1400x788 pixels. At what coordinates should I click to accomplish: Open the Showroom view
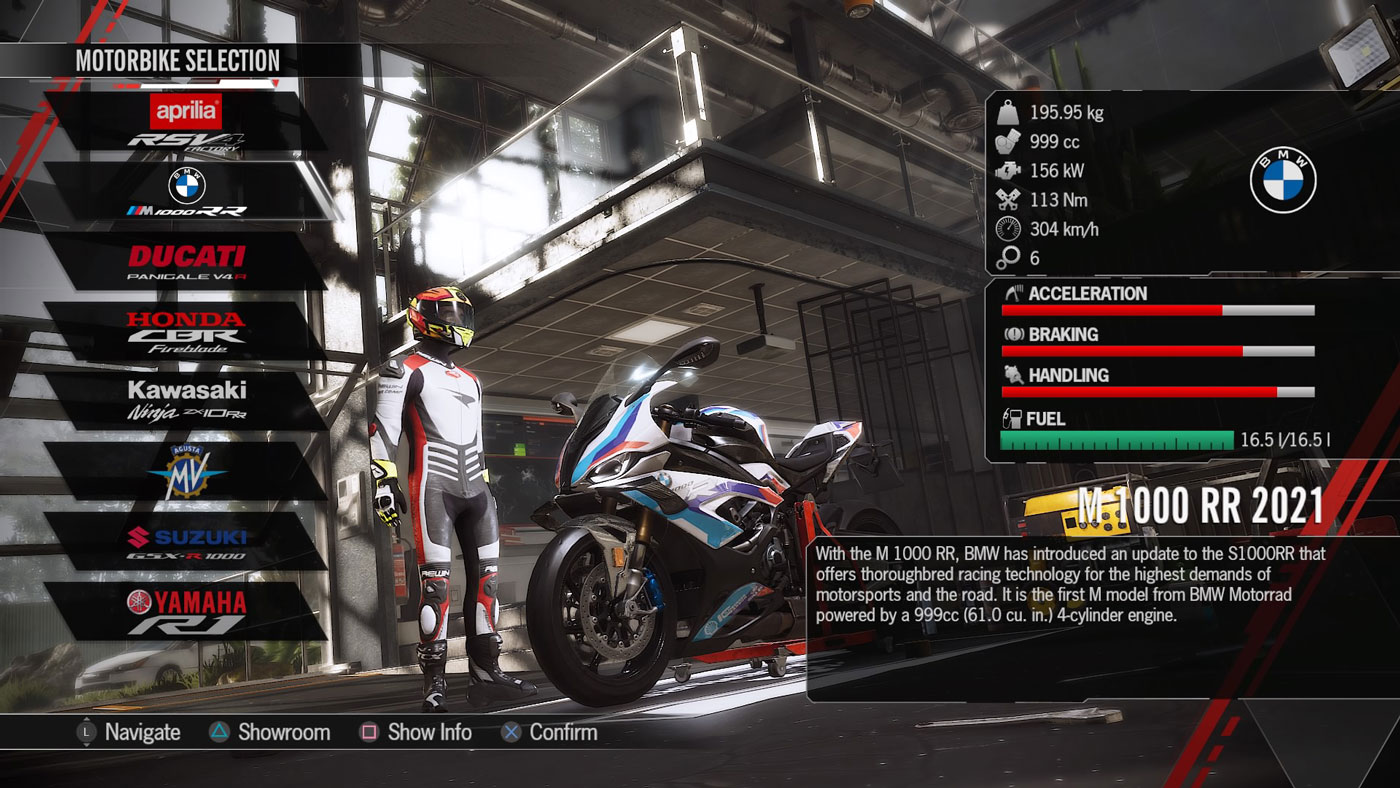click(269, 732)
